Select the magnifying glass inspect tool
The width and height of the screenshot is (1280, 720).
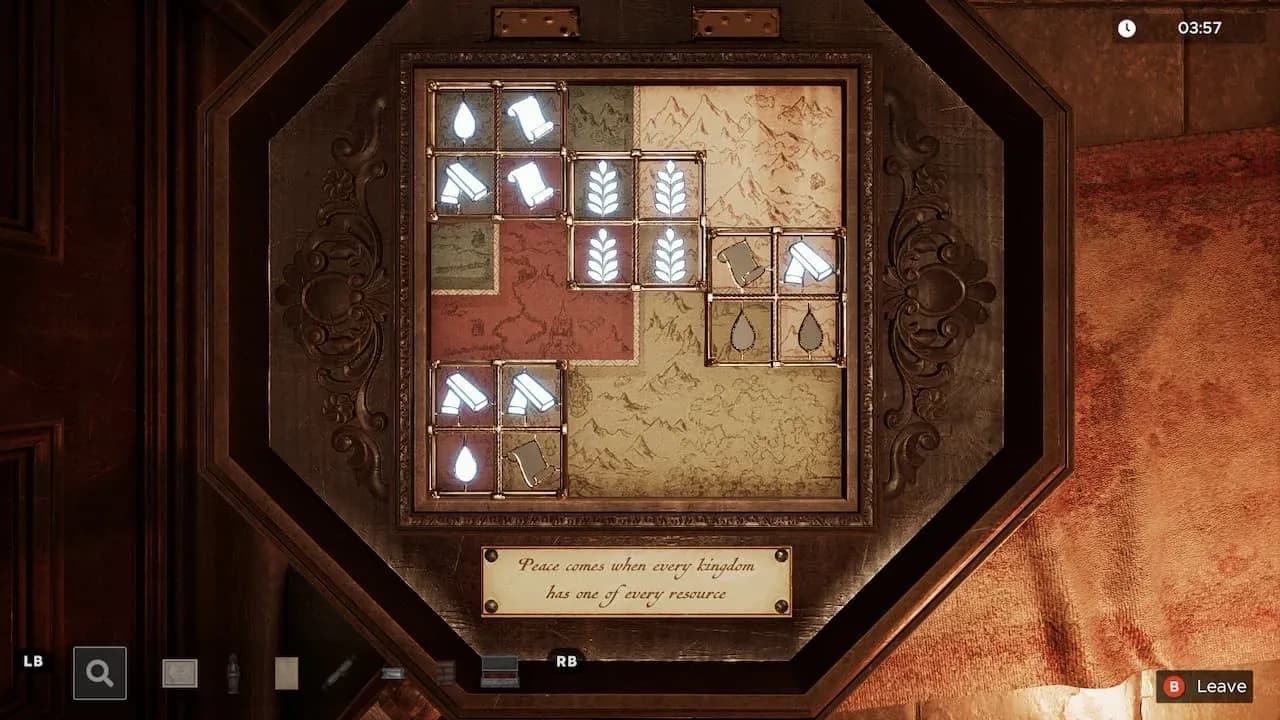[x=98, y=672]
